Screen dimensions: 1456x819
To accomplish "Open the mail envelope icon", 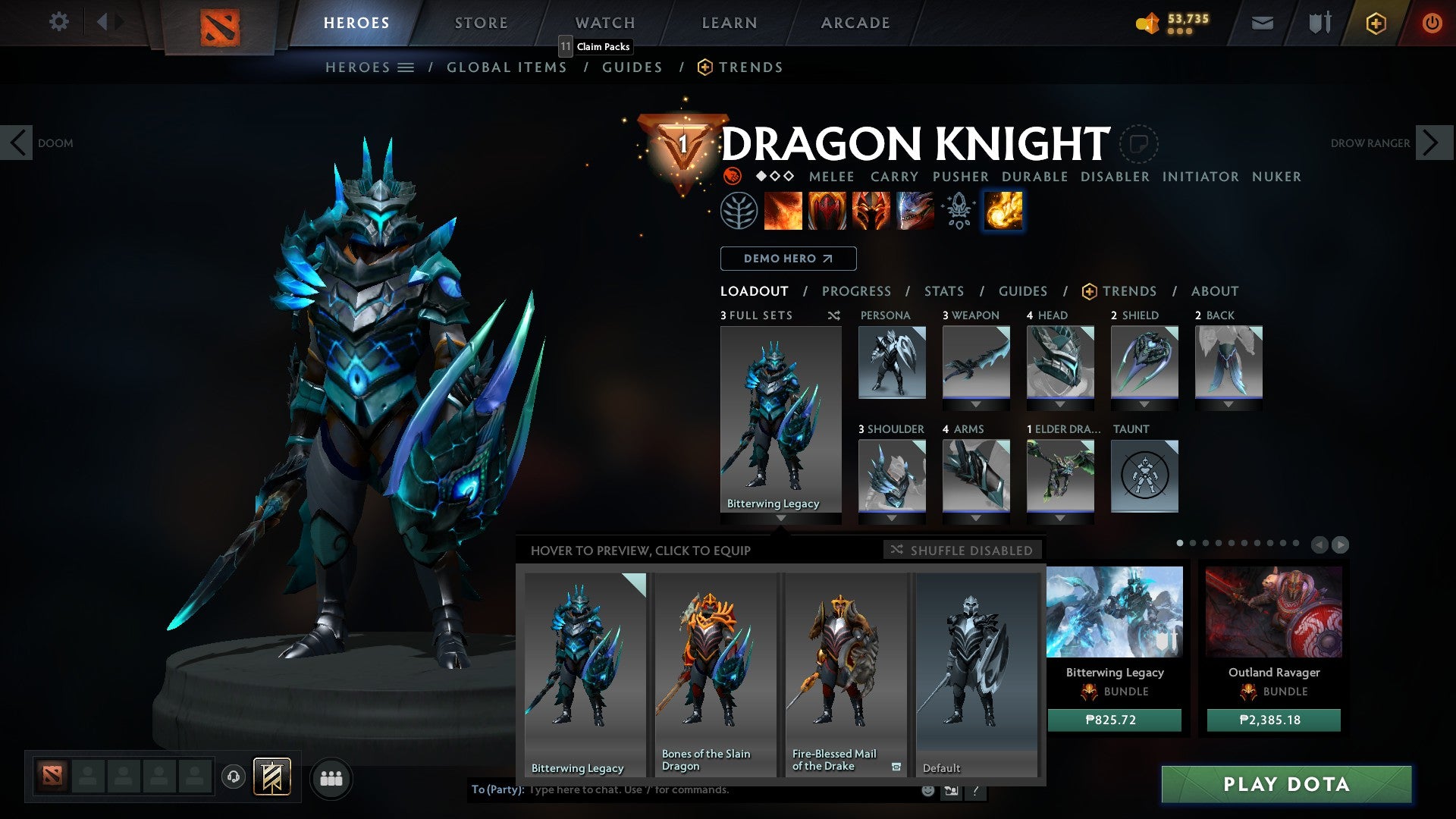I will coord(1262,23).
